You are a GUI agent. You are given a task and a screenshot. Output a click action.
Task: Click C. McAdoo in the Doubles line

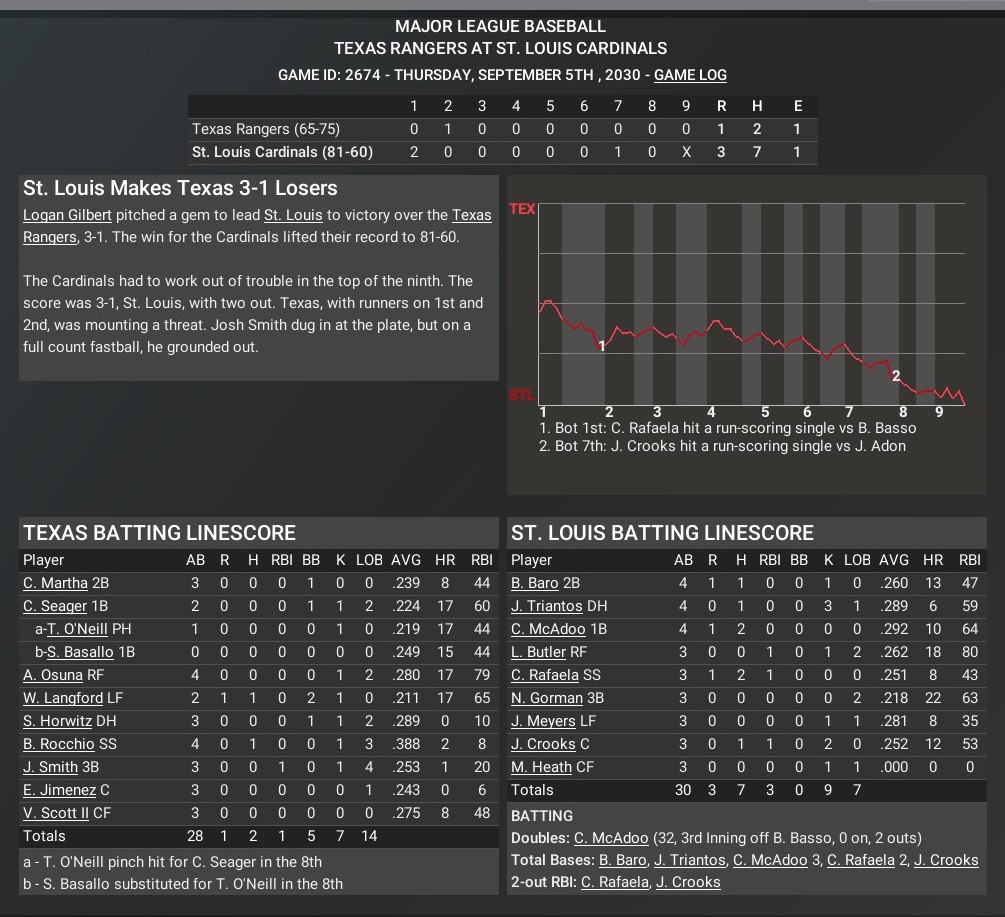tap(611, 838)
